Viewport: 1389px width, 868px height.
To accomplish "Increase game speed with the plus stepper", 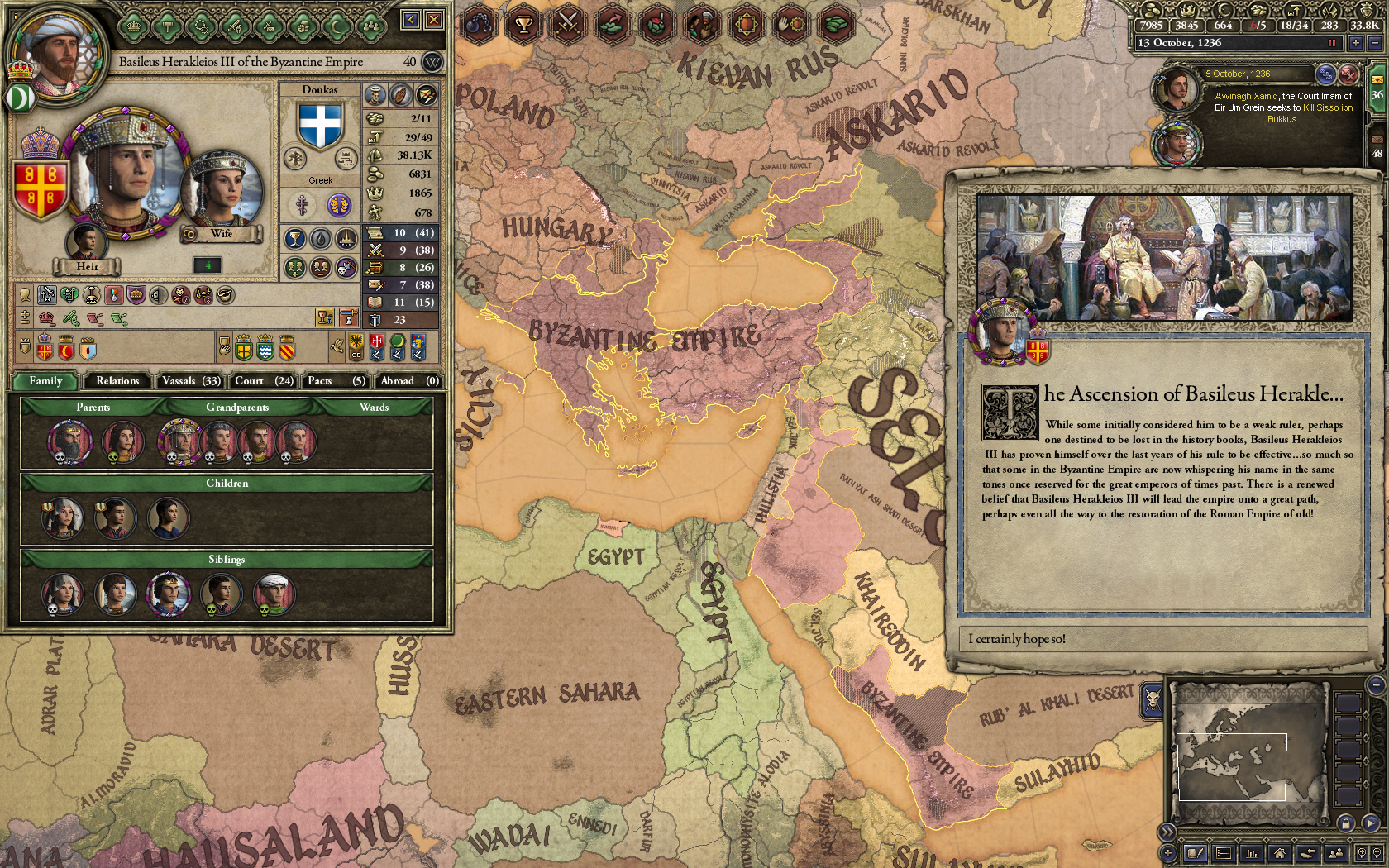I will tap(1357, 43).
